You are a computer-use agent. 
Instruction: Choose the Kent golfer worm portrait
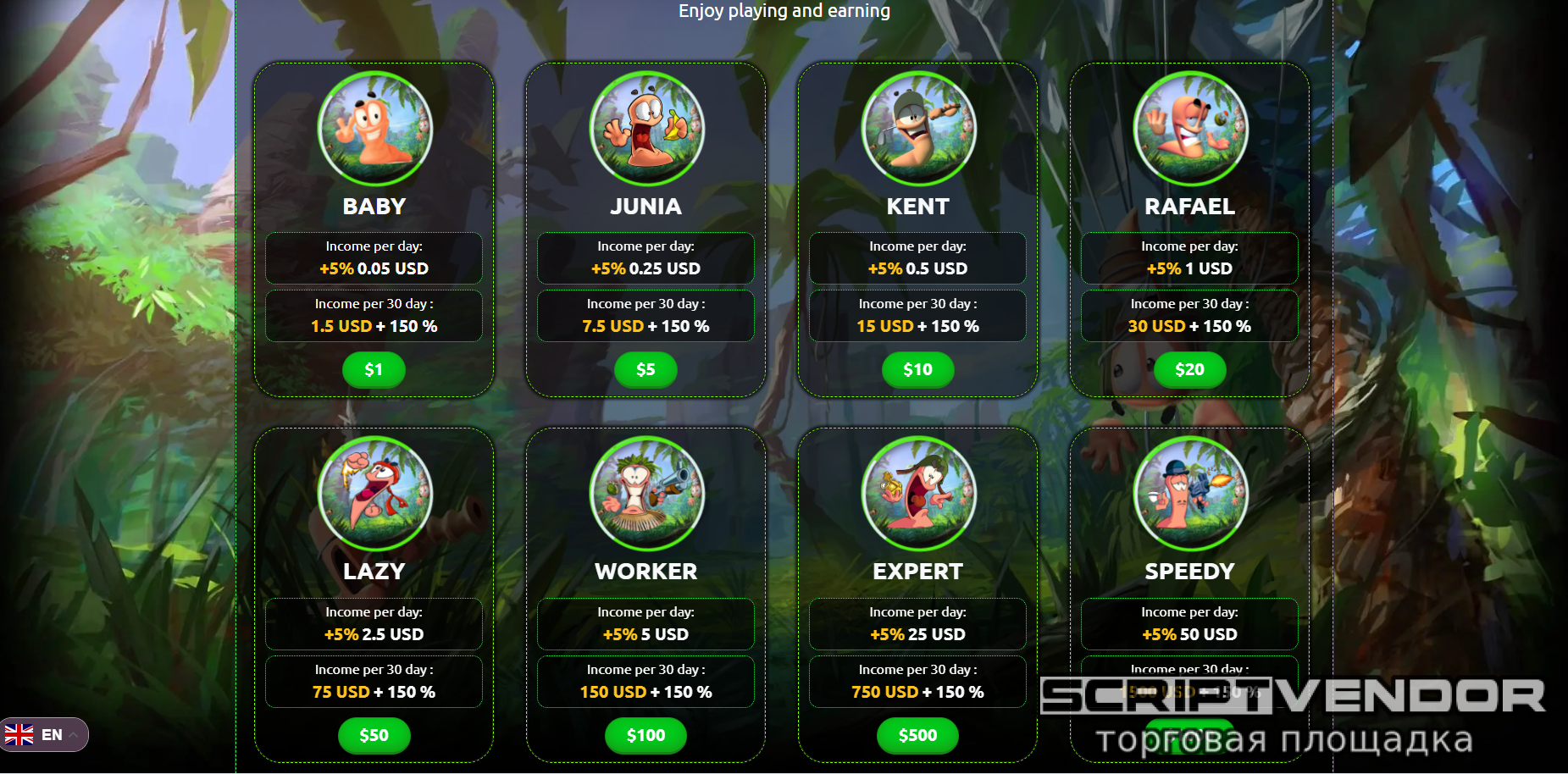[918, 129]
